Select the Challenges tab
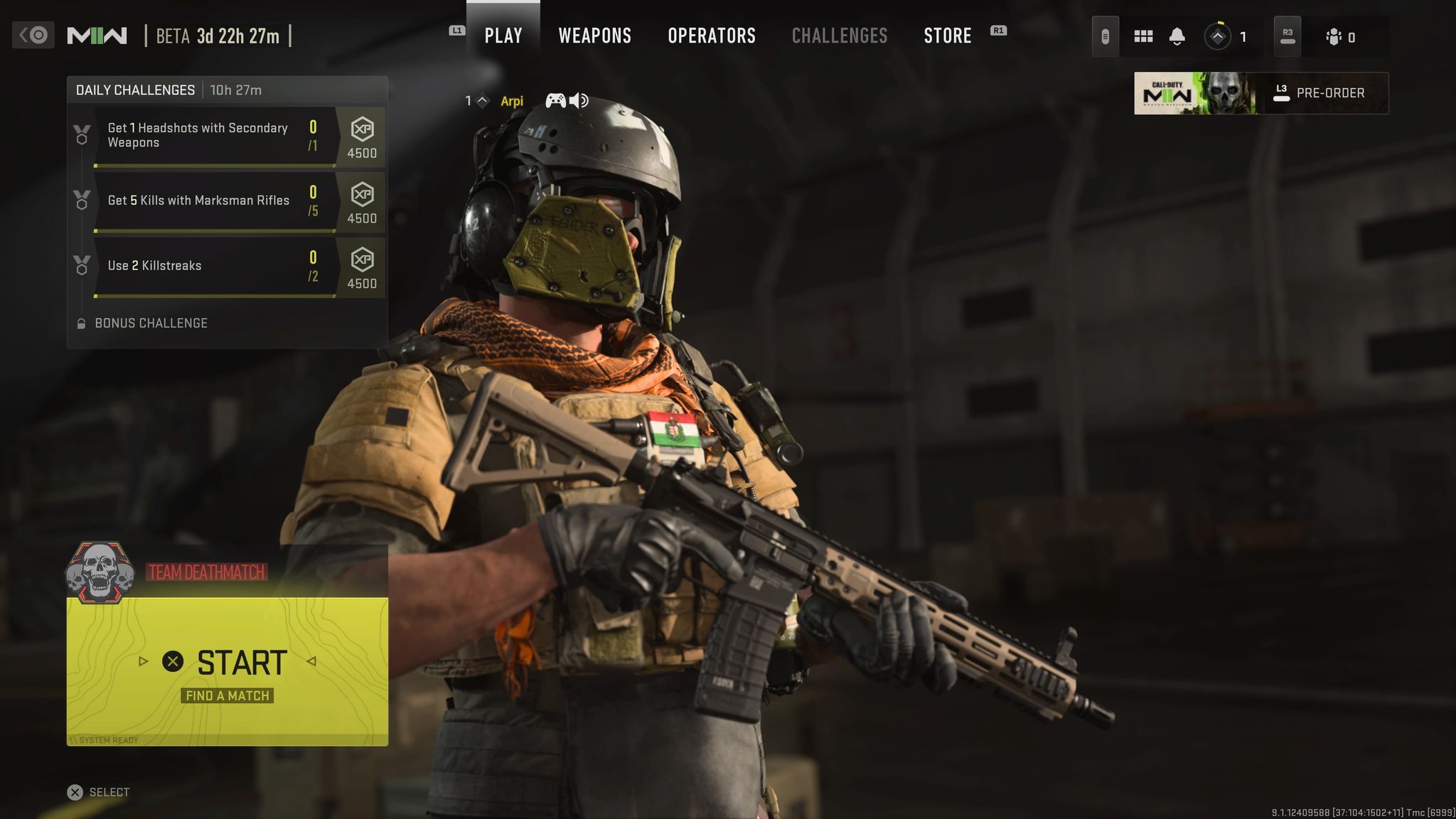Image resolution: width=1456 pixels, height=819 pixels. 840,36
